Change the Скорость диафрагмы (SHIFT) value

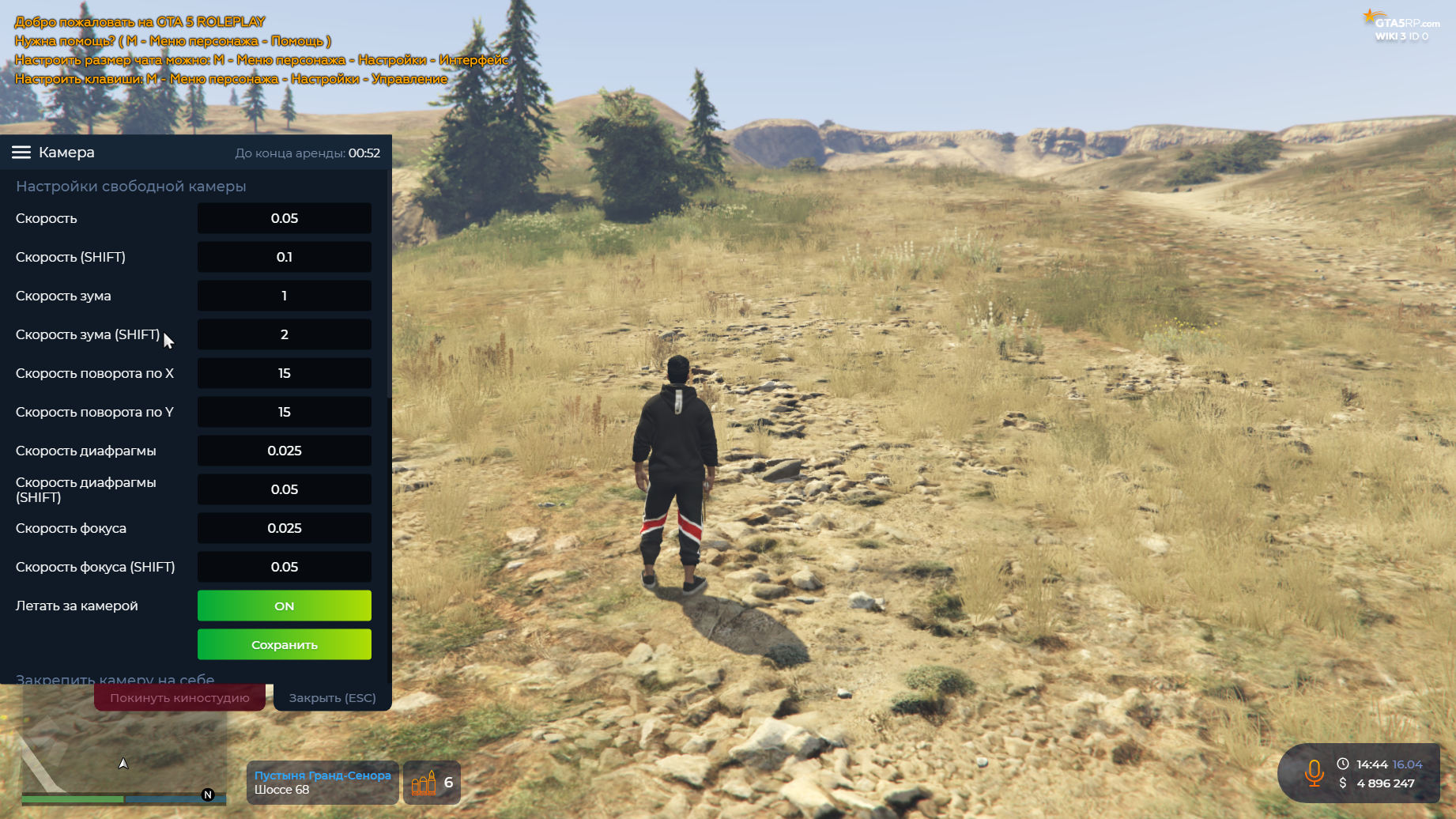tap(284, 489)
